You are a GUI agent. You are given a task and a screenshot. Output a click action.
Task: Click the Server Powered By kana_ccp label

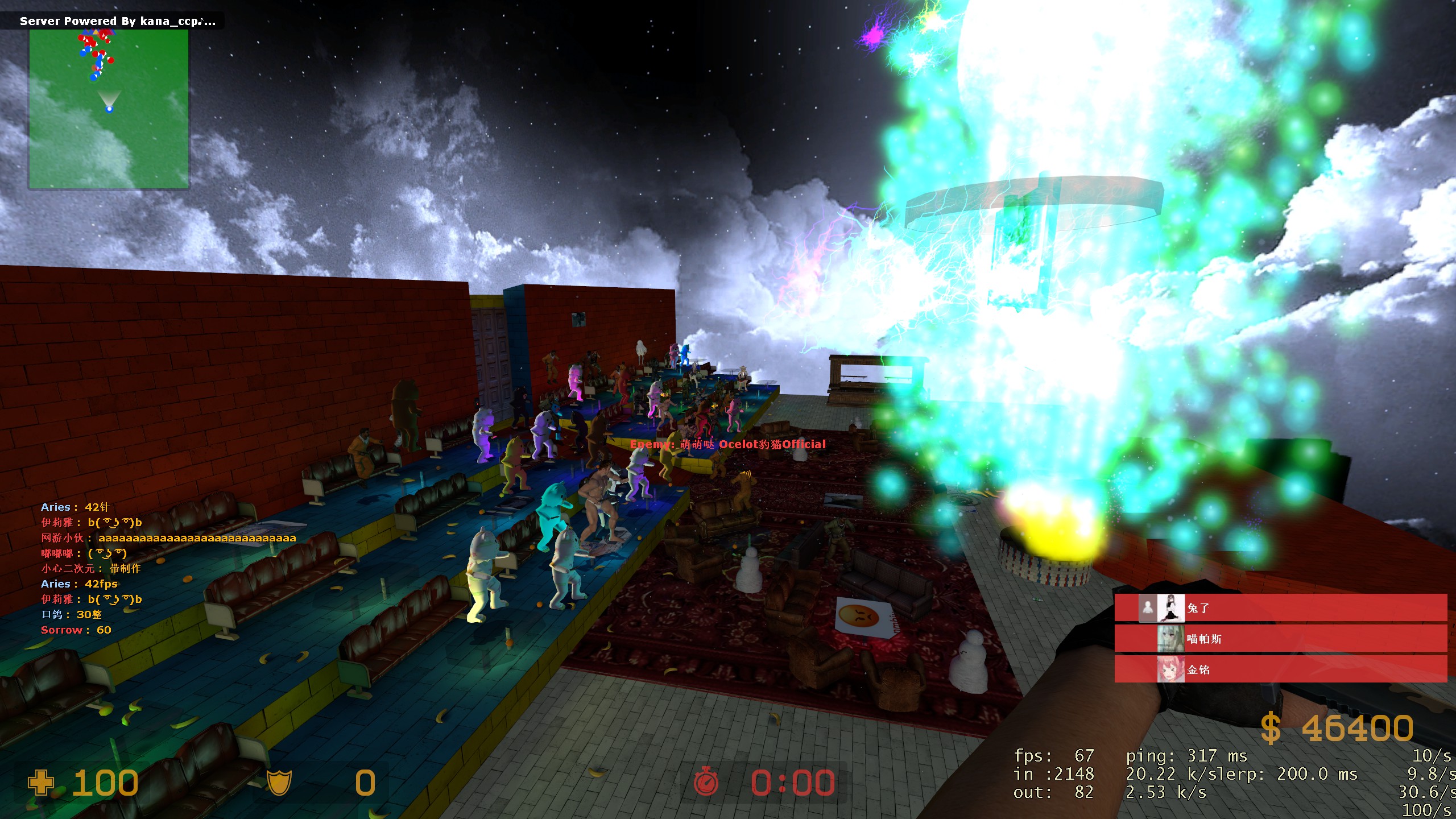(117, 21)
